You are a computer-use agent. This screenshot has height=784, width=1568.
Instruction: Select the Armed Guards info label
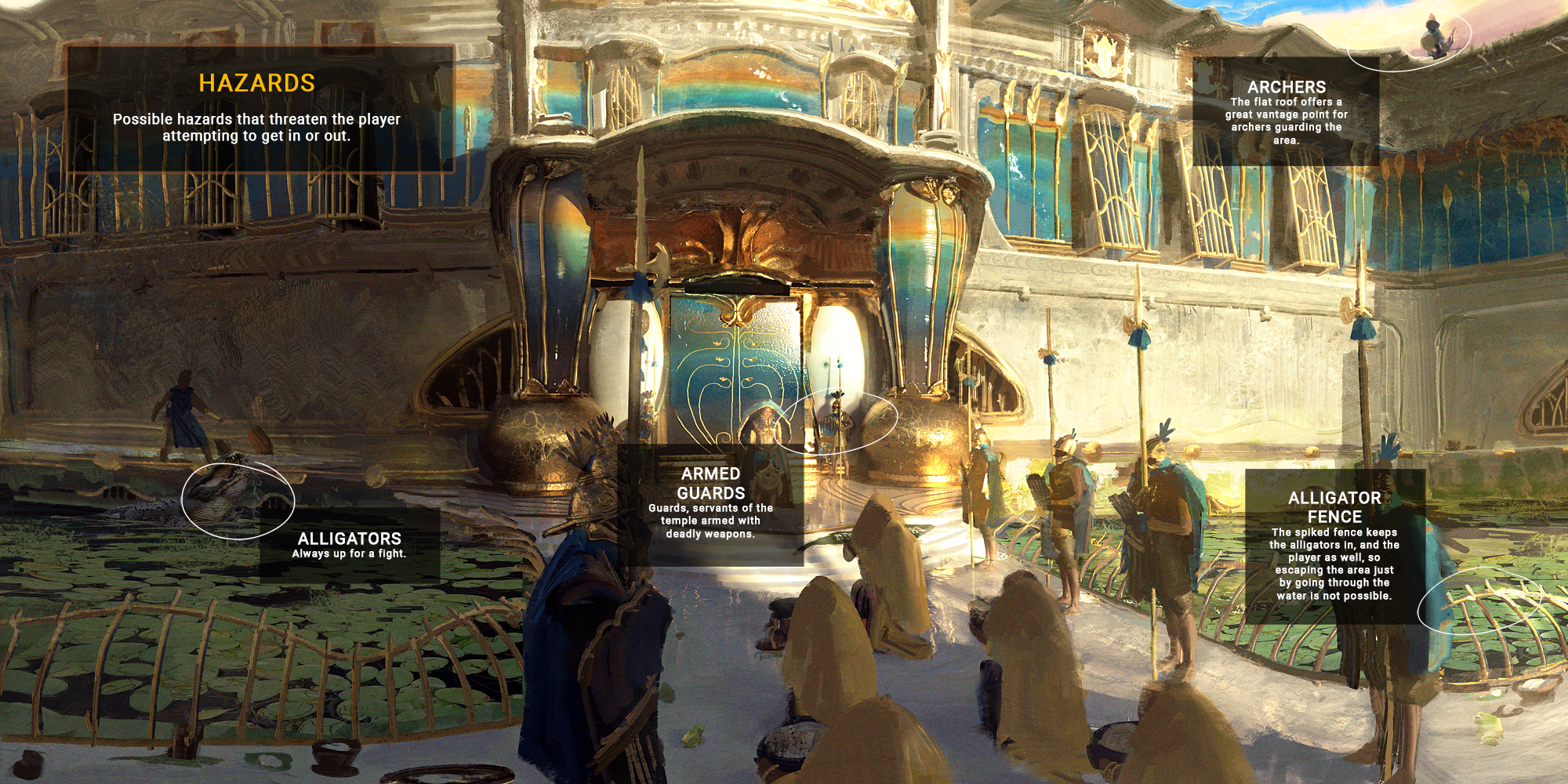tap(710, 503)
